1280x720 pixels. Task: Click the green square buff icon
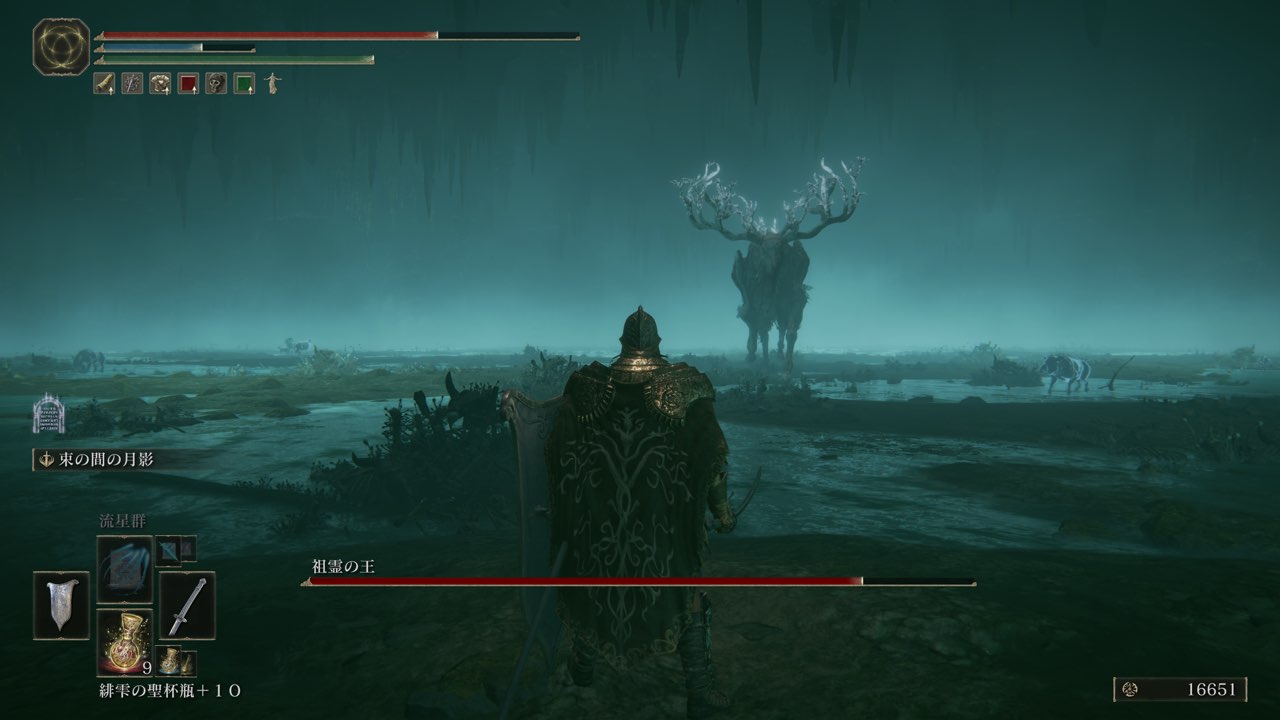coord(244,84)
